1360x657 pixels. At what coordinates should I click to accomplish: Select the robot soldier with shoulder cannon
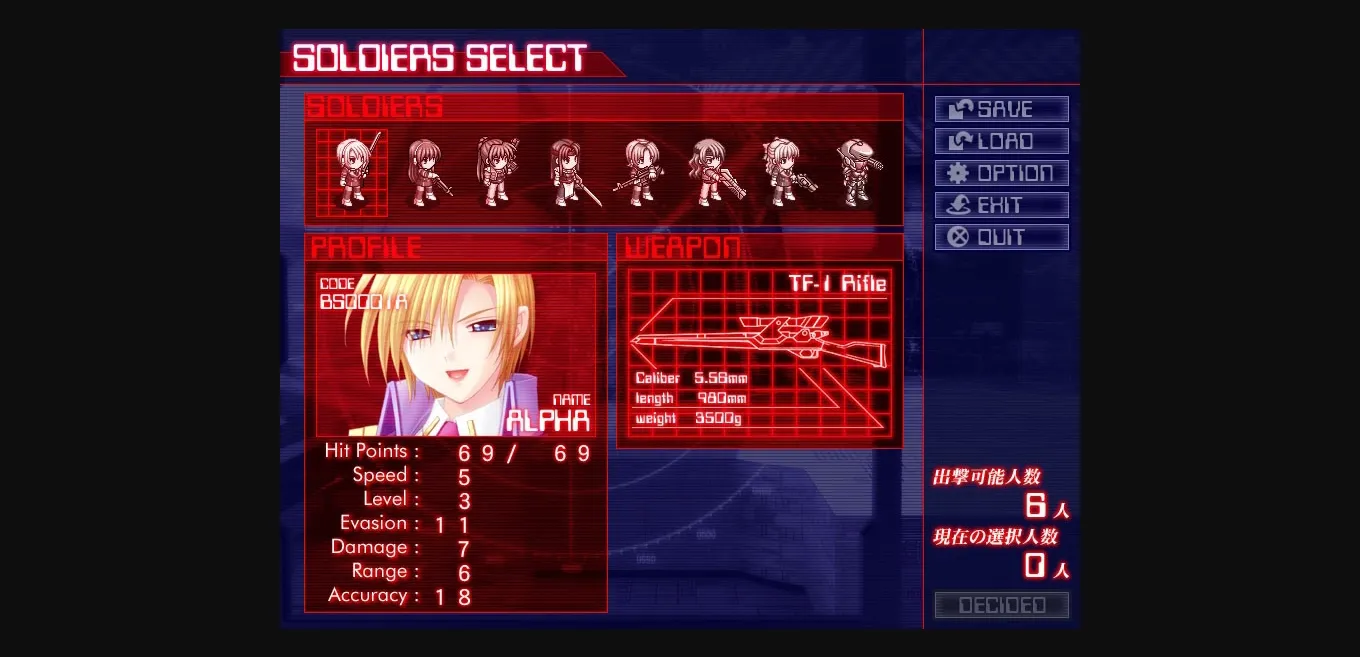pos(858,173)
